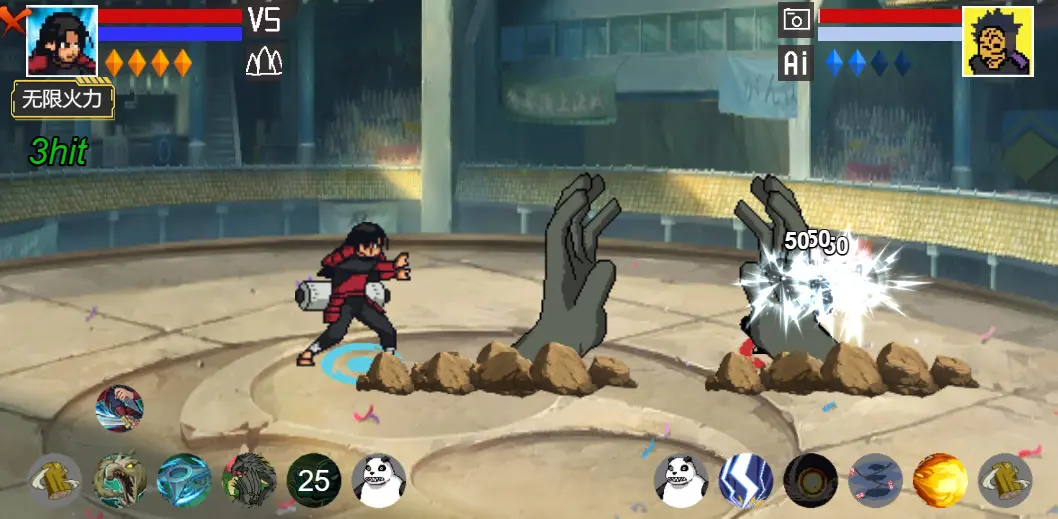Activate the grey paper-tag seal skill
Image resolution: width=1058 pixels, height=519 pixels.
coord(875,481)
